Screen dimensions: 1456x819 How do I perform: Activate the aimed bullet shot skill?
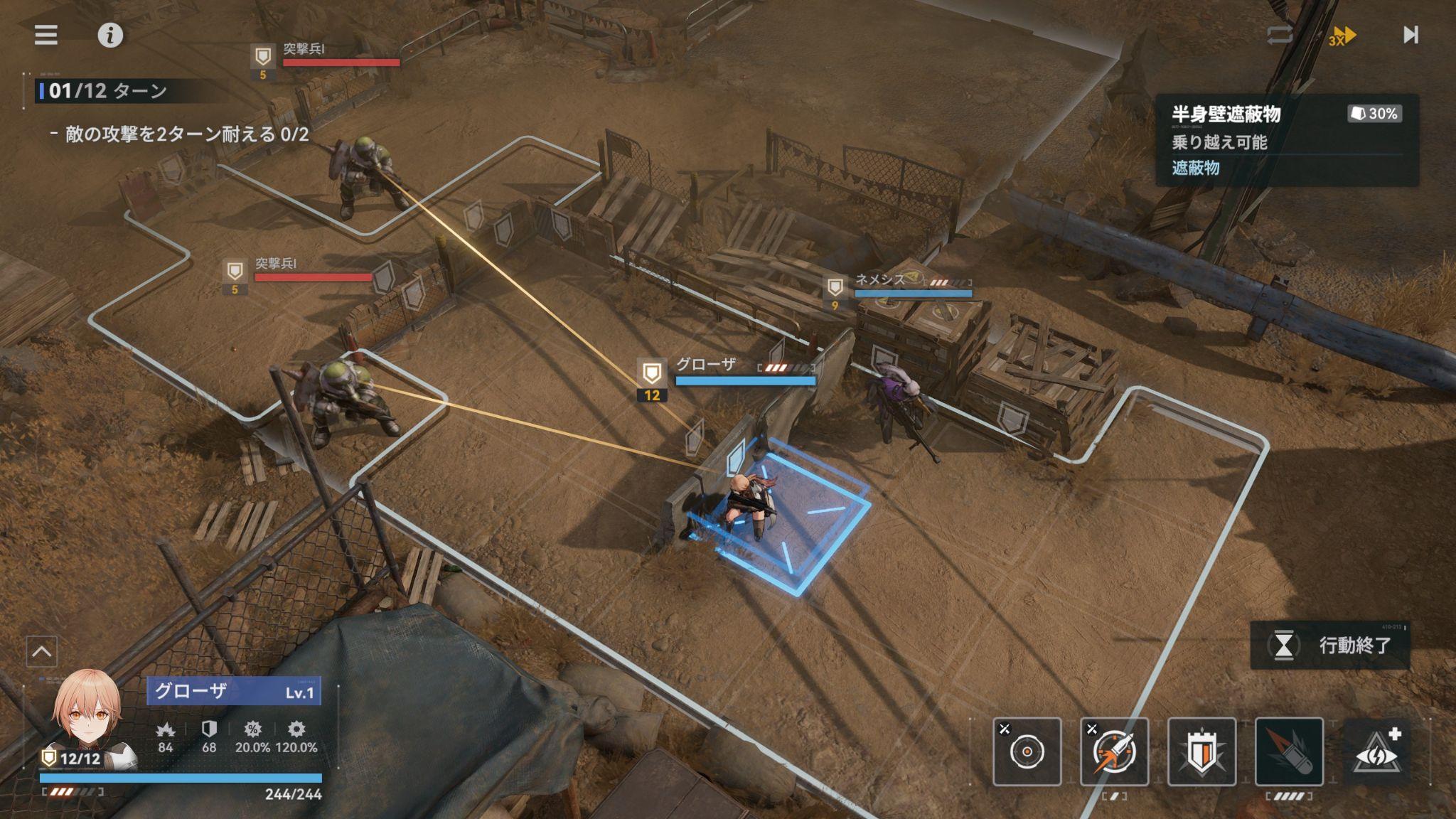(1114, 751)
